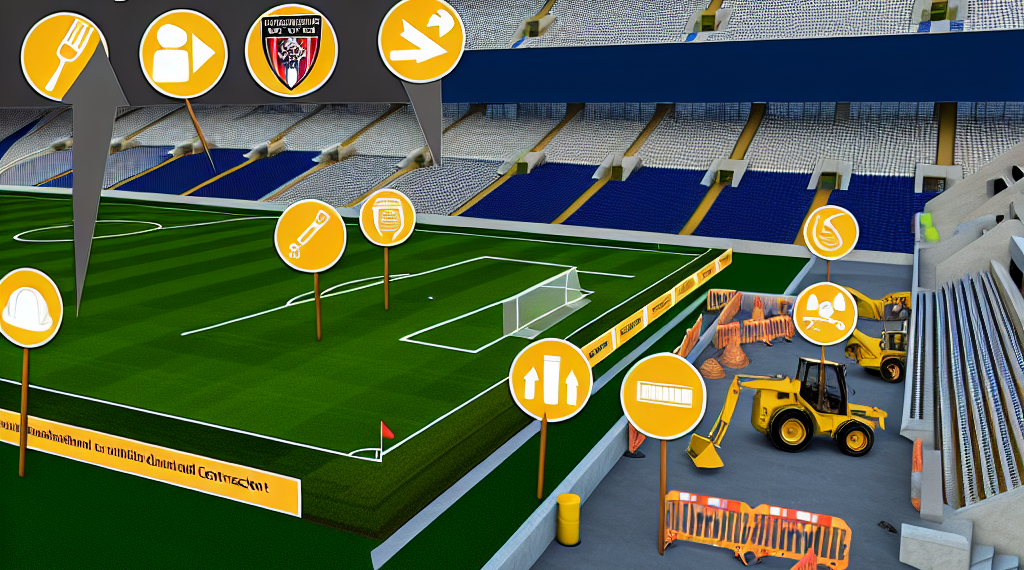Click the red and black club crest badge
Image resolution: width=1024 pixels, height=570 pixels.
click(x=290, y=50)
